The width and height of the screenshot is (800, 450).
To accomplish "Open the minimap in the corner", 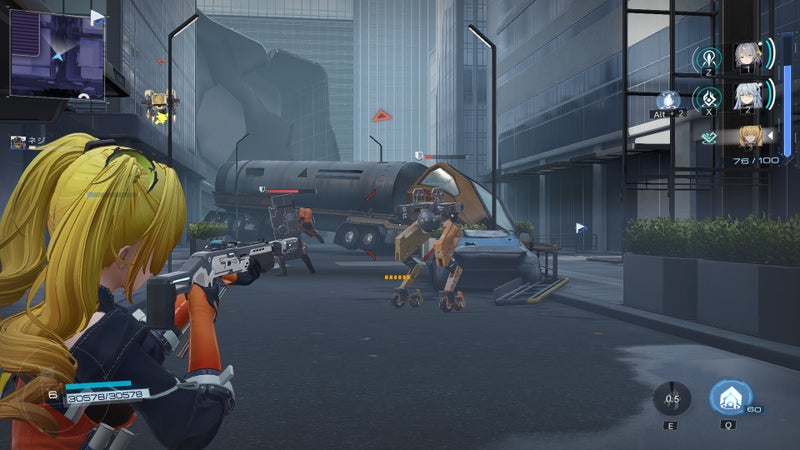I will point(57,54).
